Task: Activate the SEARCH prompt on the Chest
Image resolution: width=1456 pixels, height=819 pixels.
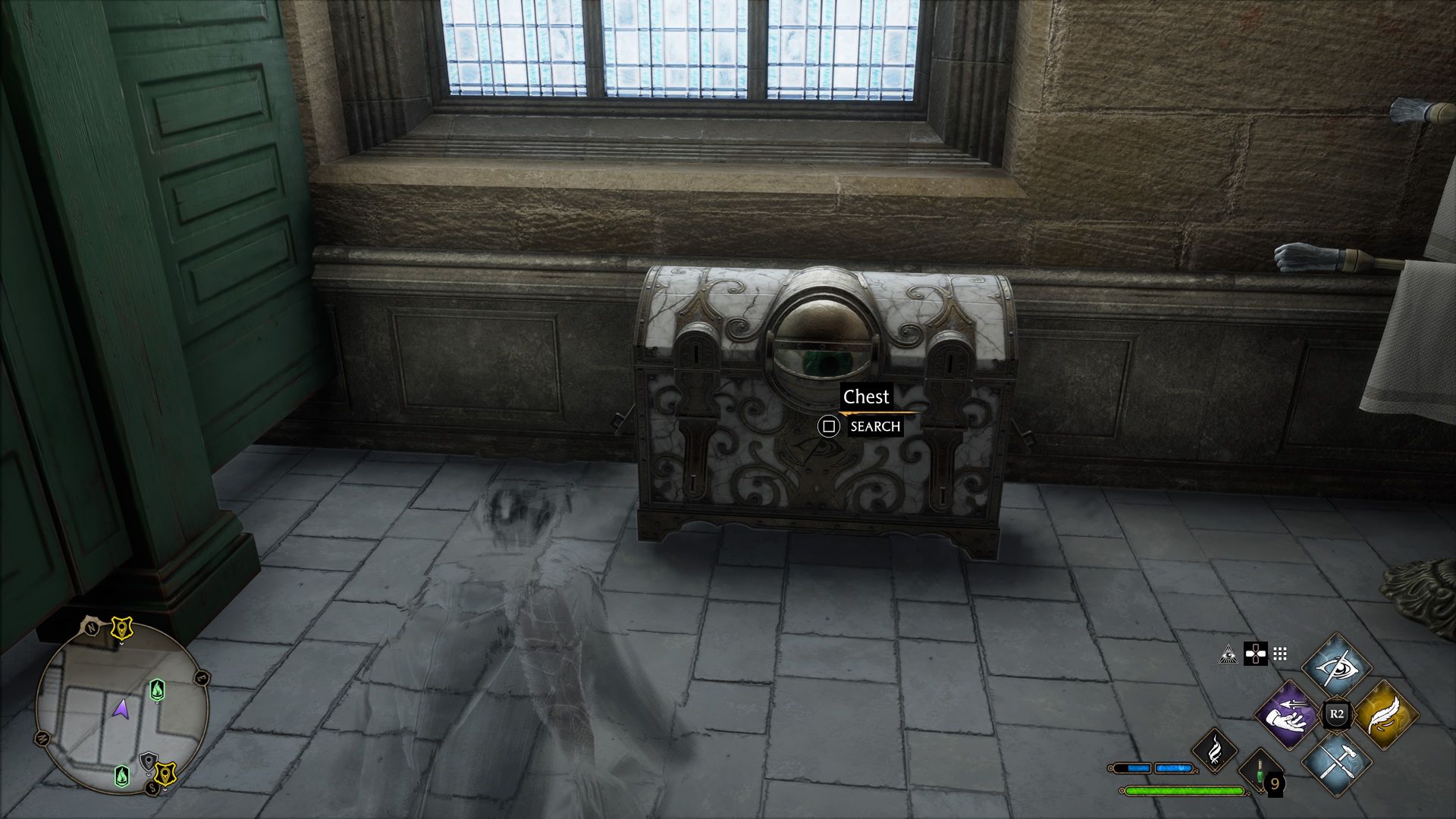Action: coord(876,427)
